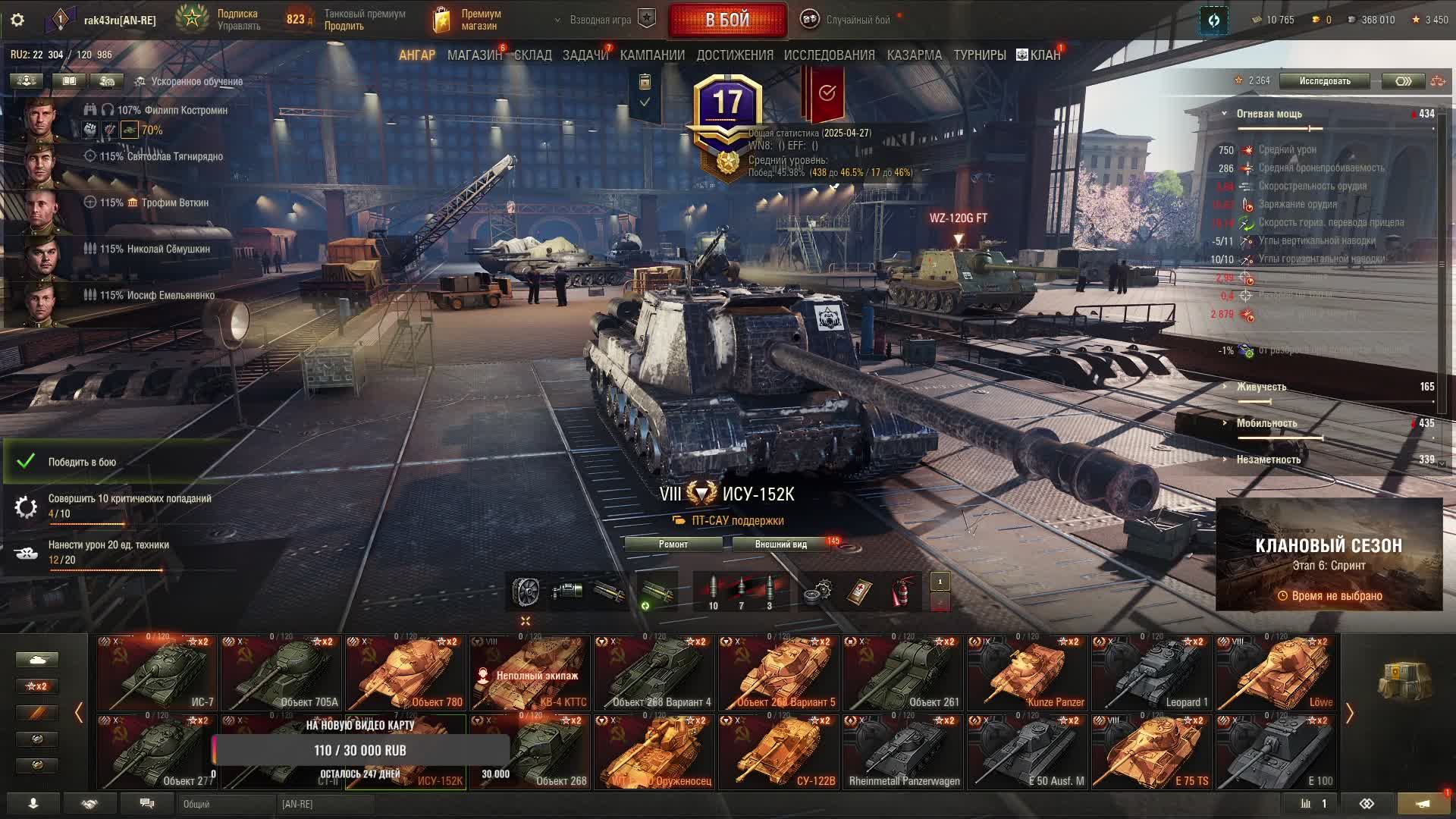The height and width of the screenshot is (819, 1456).
Task: Open the Клановый сезон banner
Action: [x=1329, y=555]
